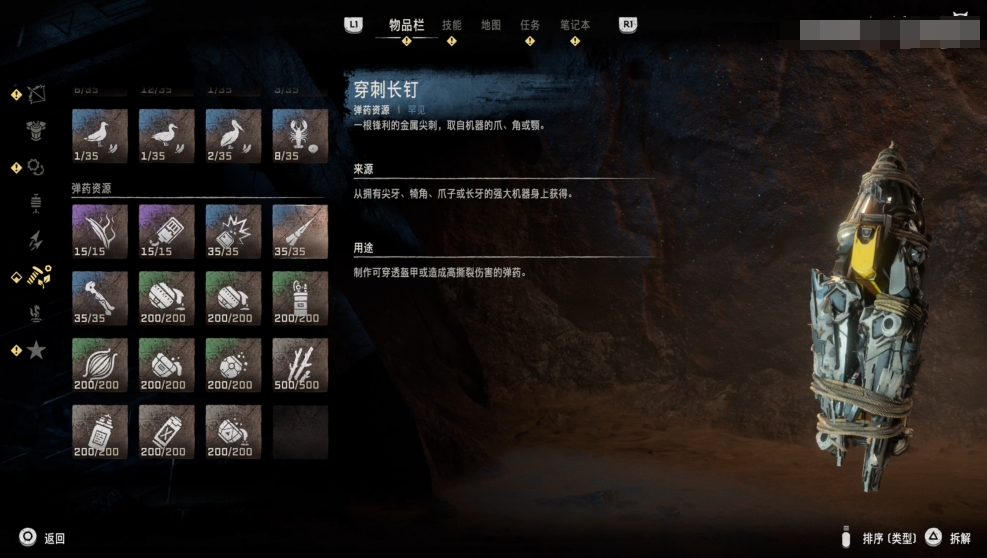Switch to the lightning bolt category icon
Screen dimensions: 987x558
click(x=36, y=240)
